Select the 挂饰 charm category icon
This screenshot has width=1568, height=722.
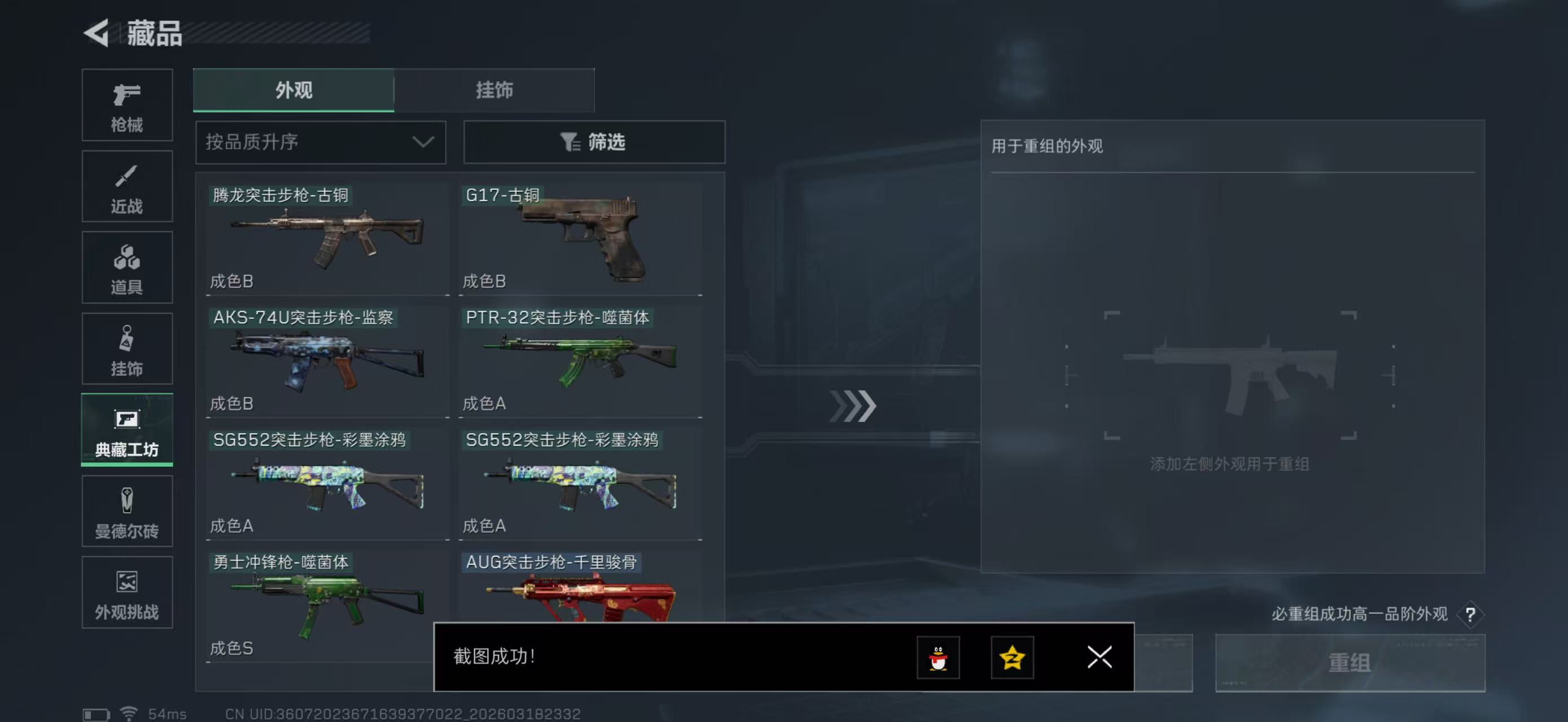pos(127,349)
